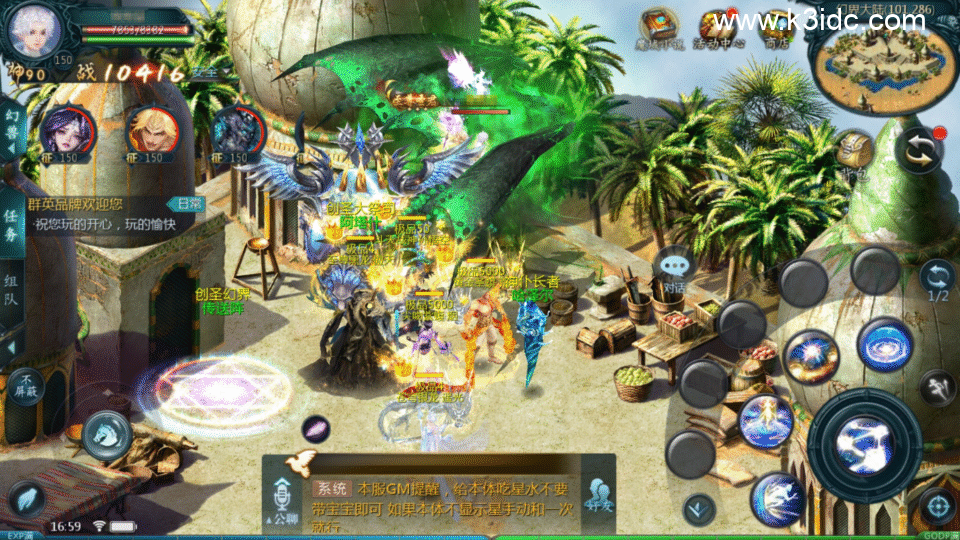Open the player character portrait
The image size is (960, 540).
tap(34, 31)
